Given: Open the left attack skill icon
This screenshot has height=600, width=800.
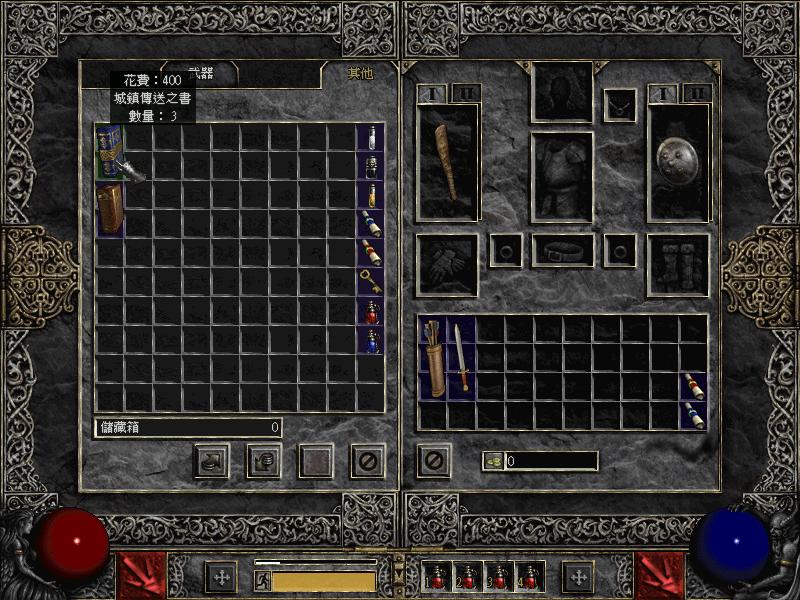Looking at the screenshot, I should click(x=136, y=576).
